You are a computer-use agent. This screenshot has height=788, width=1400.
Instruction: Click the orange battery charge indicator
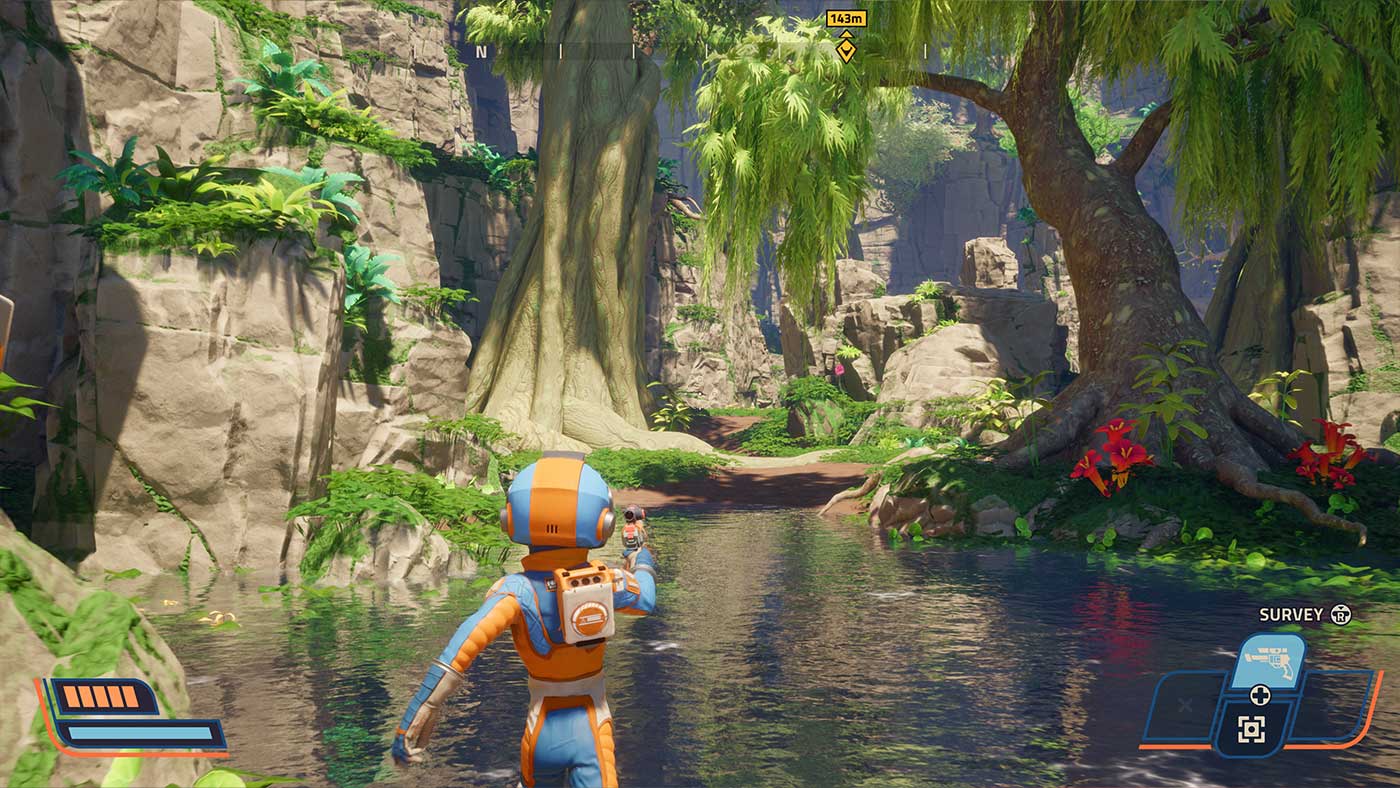tap(101, 696)
